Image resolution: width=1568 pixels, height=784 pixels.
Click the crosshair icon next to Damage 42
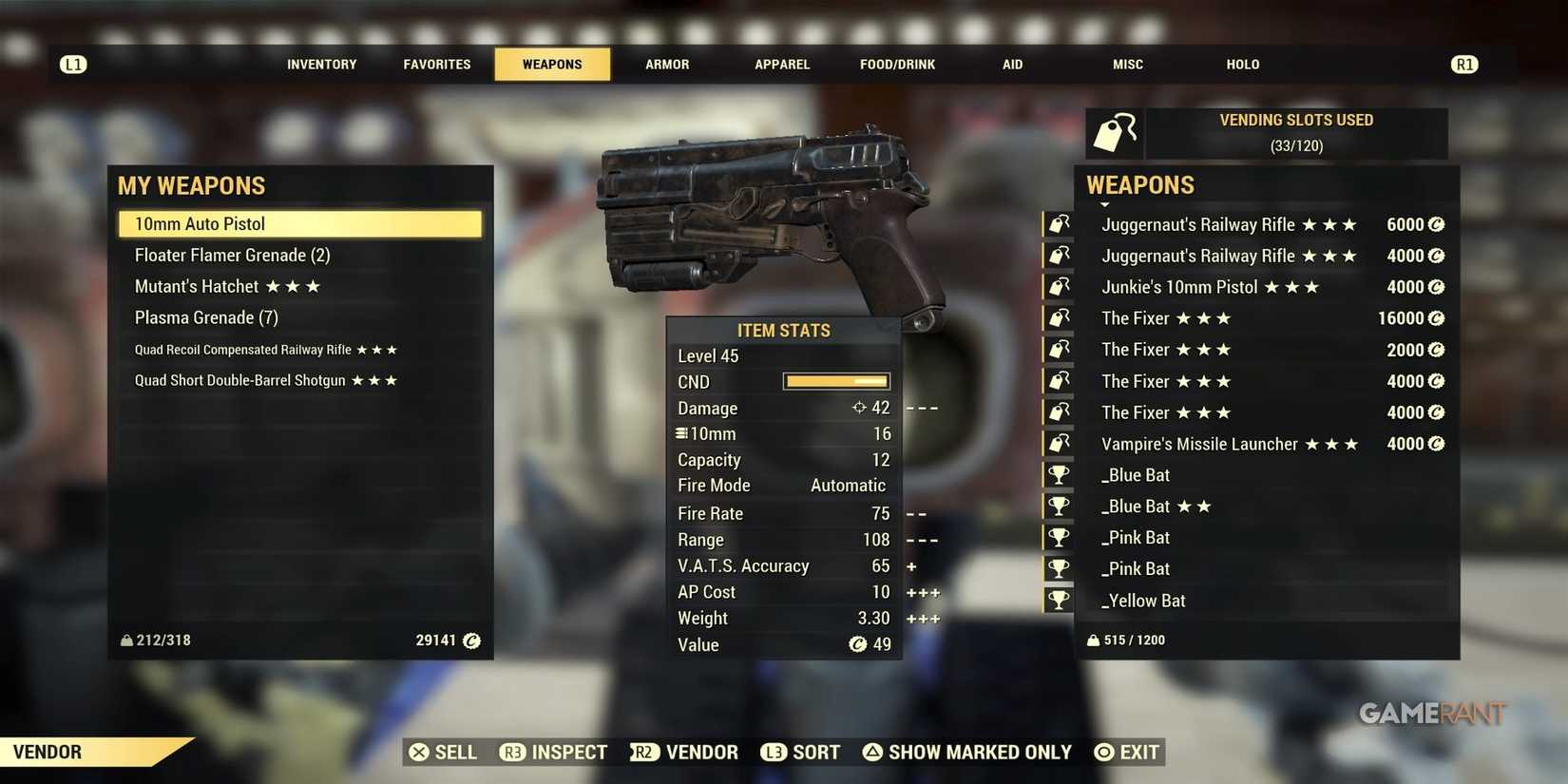point(858,408)
